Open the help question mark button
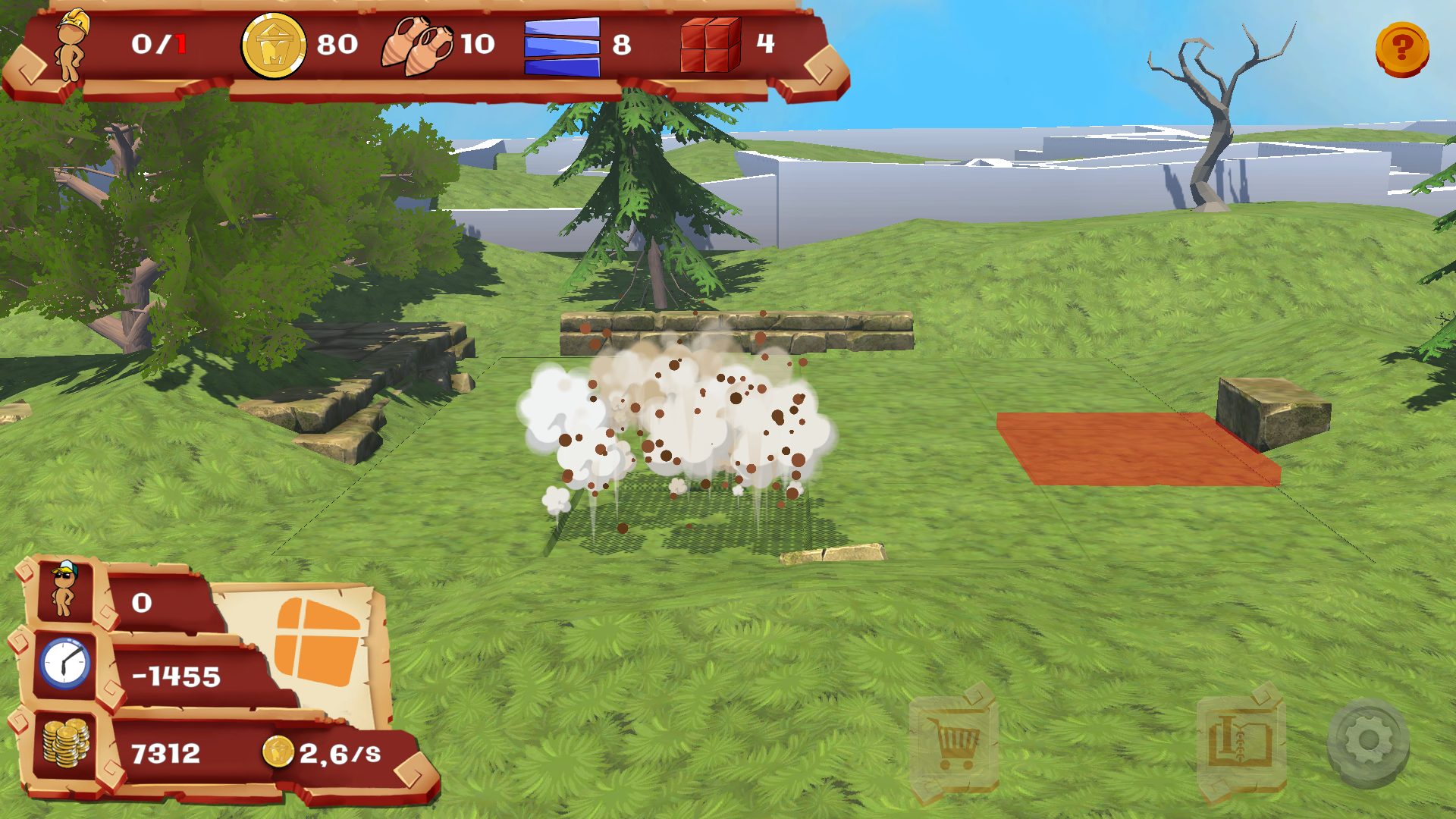 tap(1401, 49)
